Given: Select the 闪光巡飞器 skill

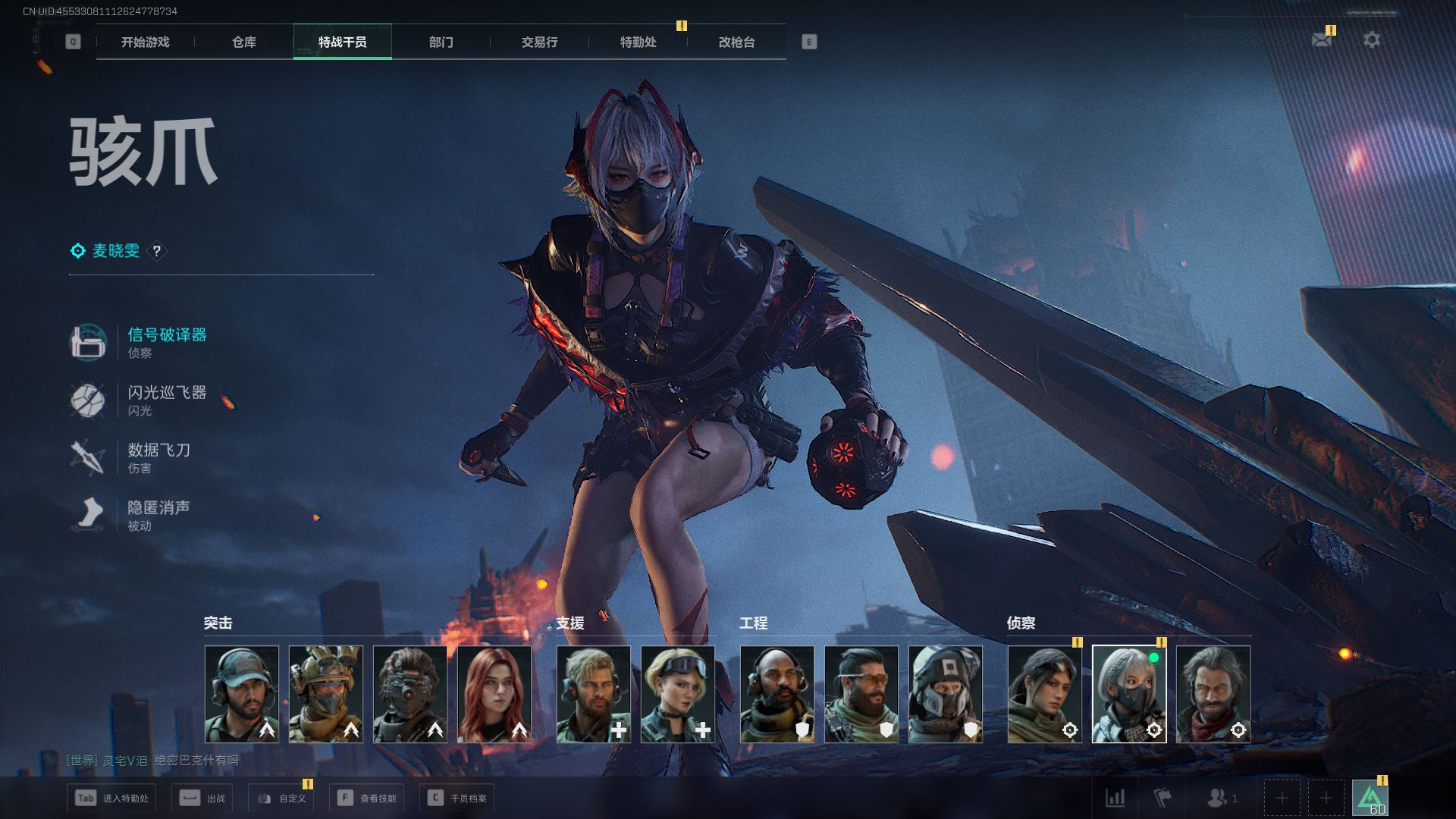Looking at the screenshot, I should coord(167,392).
